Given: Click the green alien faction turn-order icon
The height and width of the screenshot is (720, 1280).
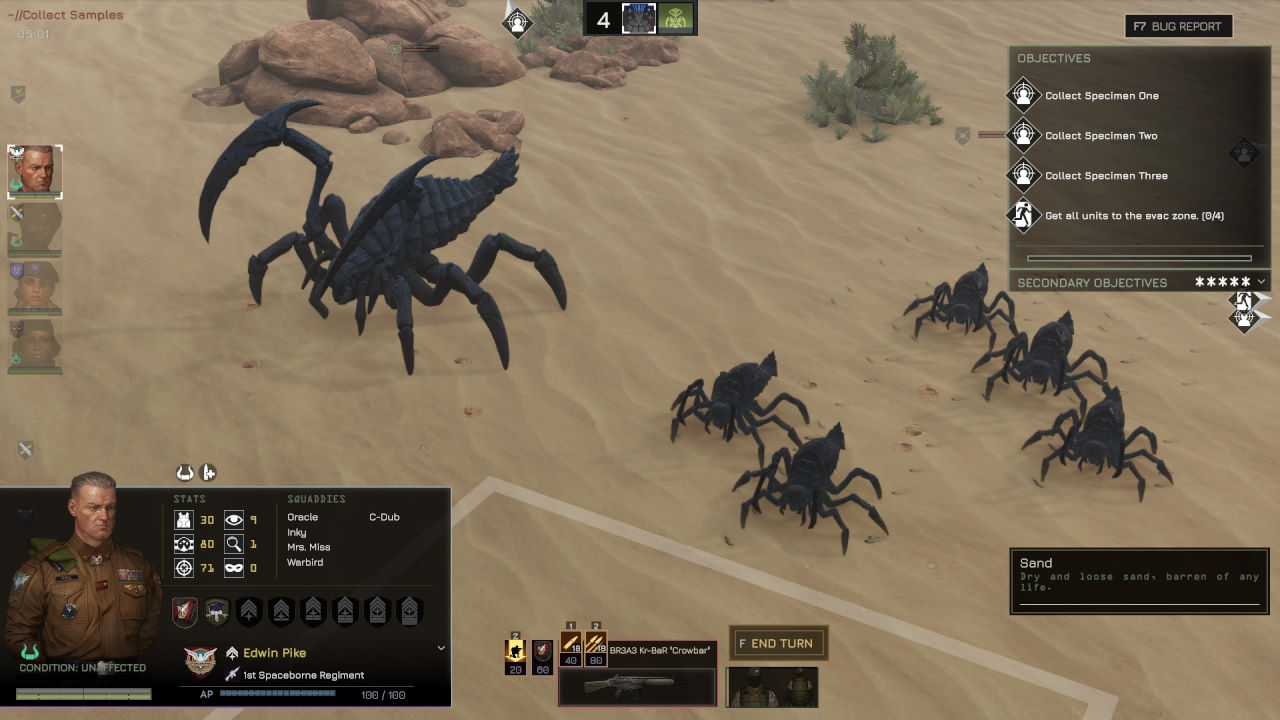Looking at the screenshot, I should click(676, 19).
